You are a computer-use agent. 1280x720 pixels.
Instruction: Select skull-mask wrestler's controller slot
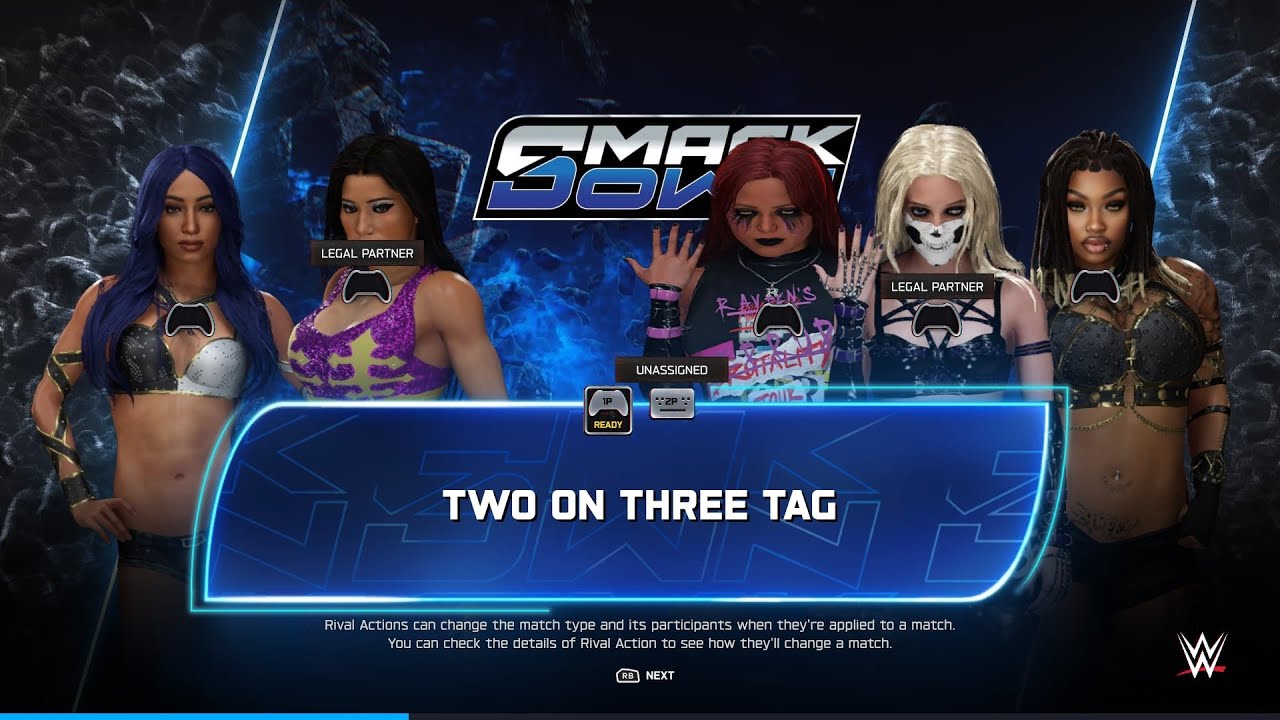pos(936,318)
